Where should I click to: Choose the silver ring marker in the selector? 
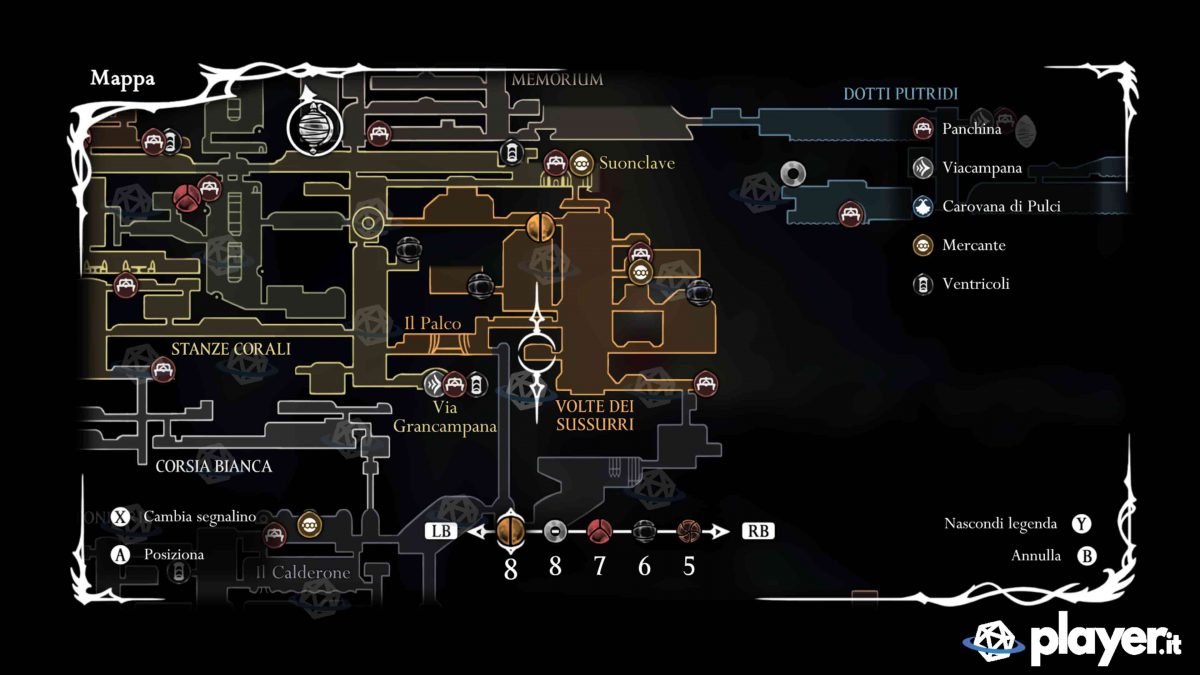(x=555, y=531)
